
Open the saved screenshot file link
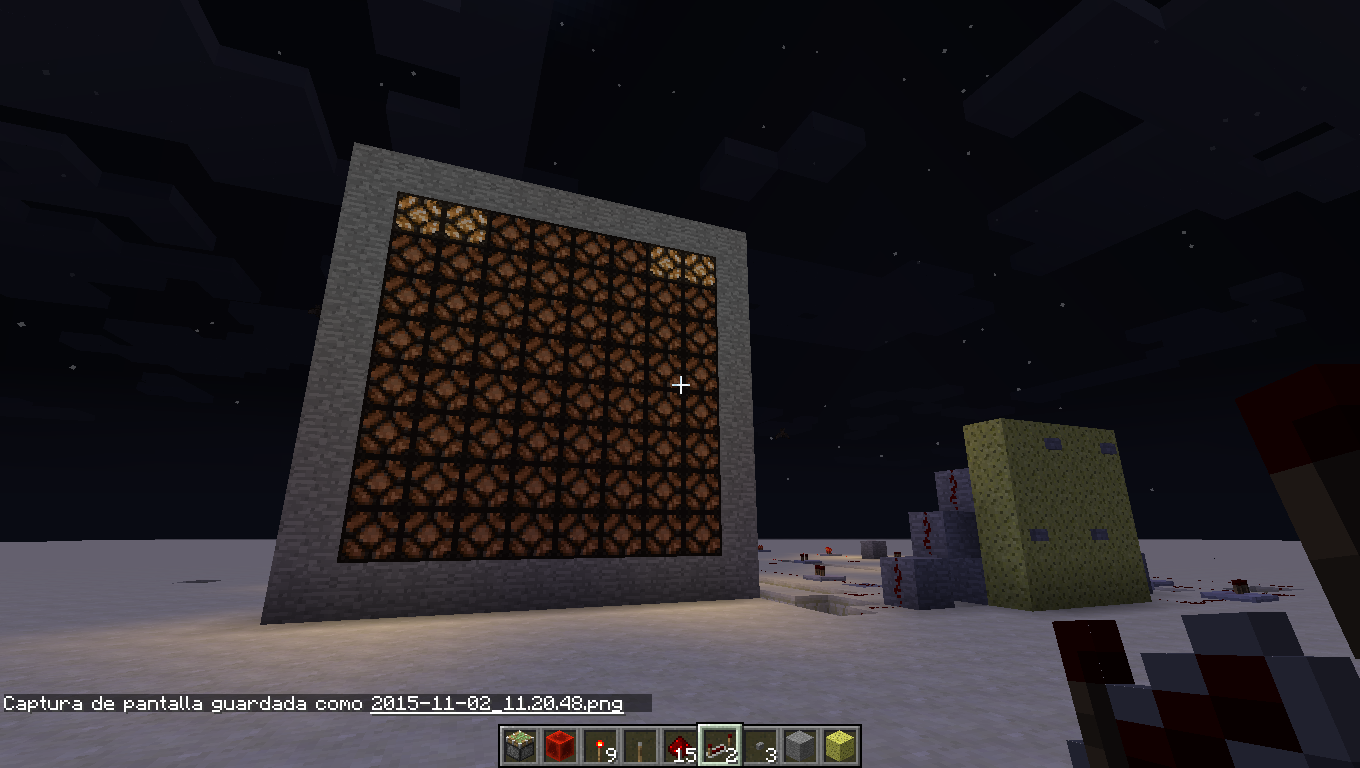pyautogui.click(x=497, y=704)
